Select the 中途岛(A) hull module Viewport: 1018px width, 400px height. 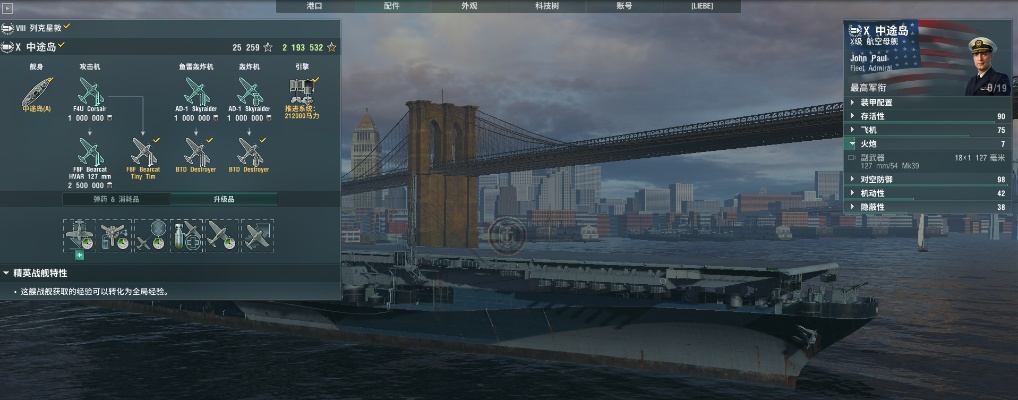[37, 94]
